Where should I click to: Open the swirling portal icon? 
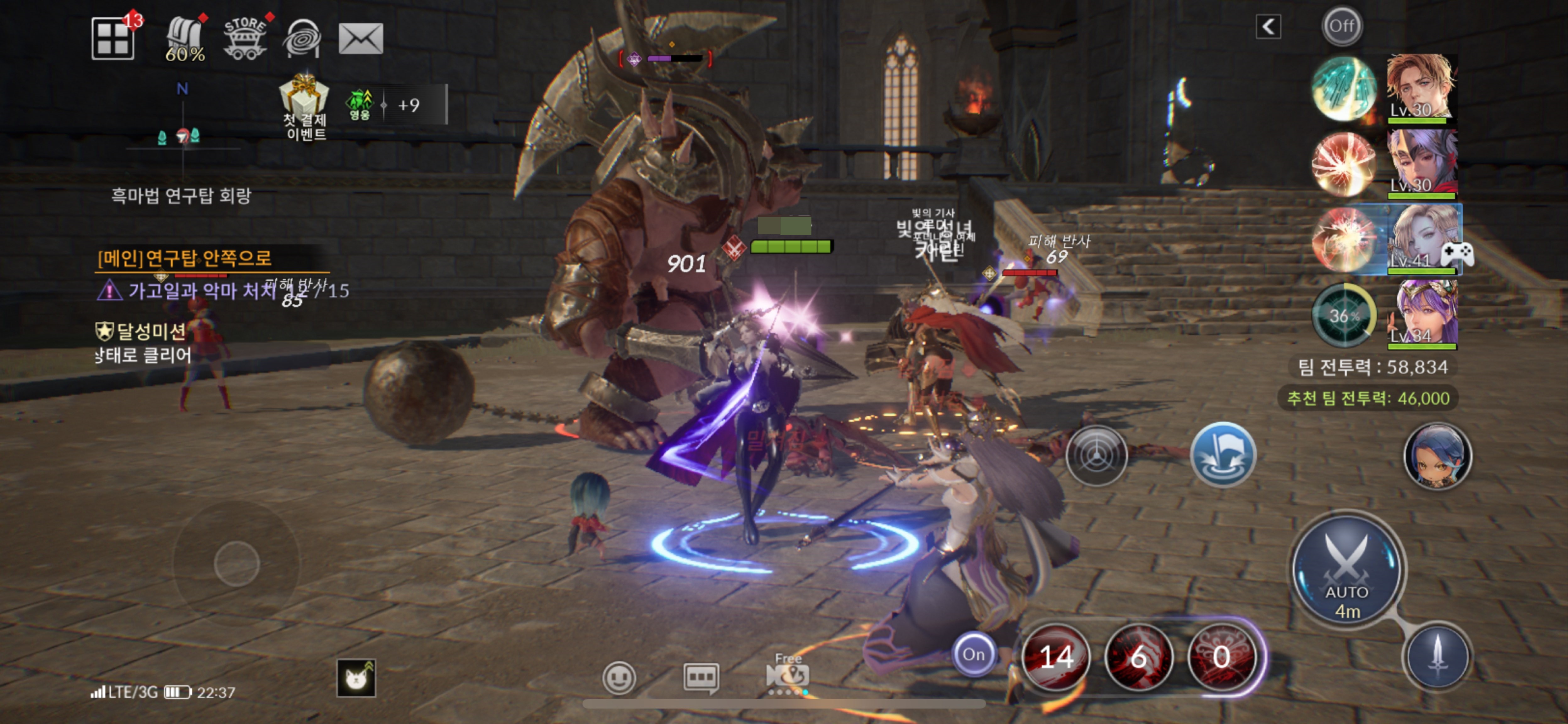point(302,39)
